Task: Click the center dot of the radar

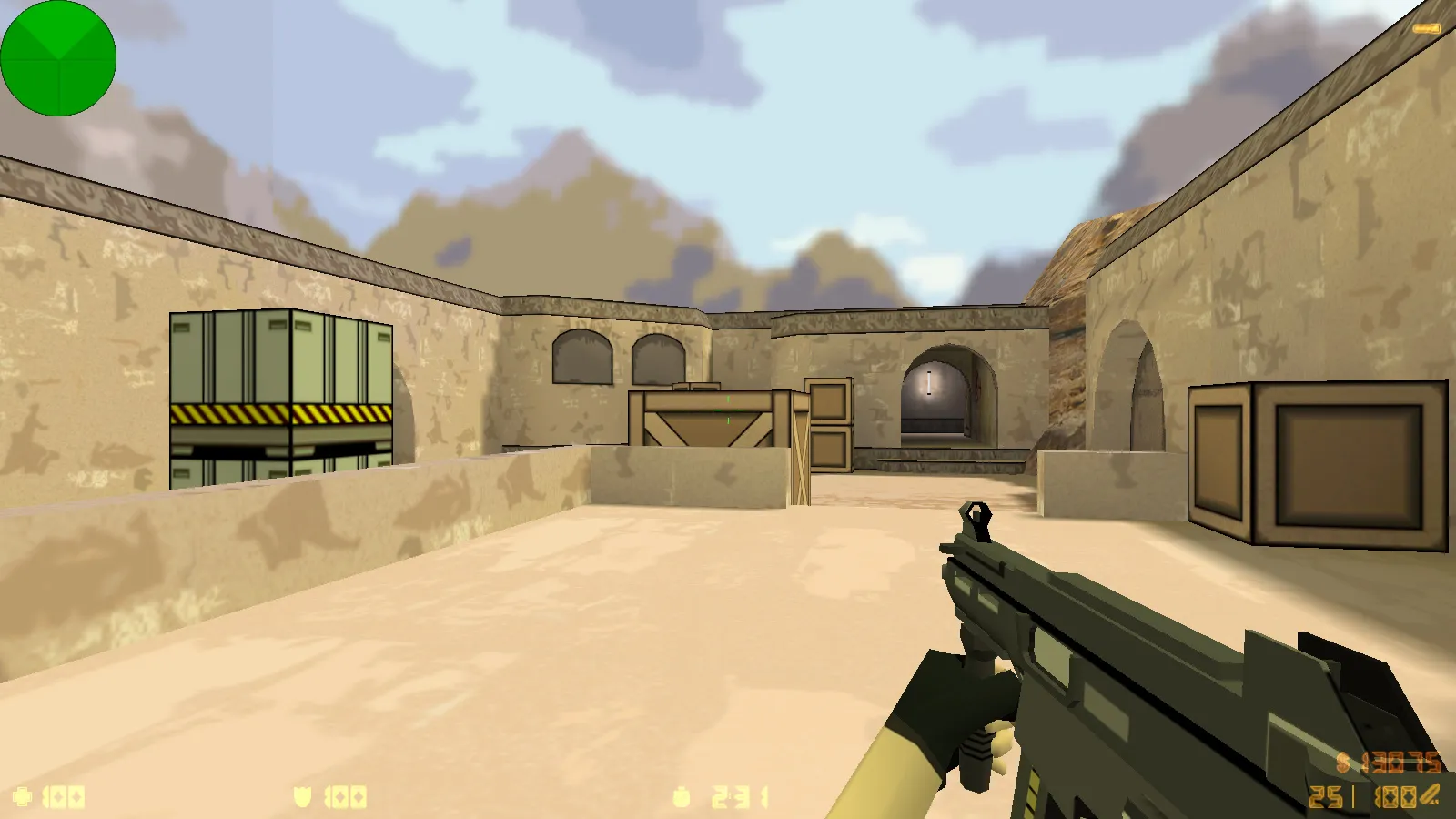Action: point(59,57)
